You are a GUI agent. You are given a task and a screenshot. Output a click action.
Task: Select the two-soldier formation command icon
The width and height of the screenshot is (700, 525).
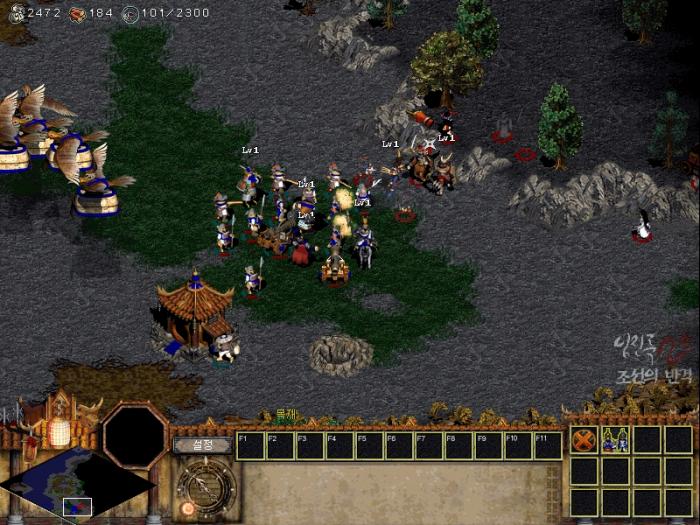click(x=615, y=440)
